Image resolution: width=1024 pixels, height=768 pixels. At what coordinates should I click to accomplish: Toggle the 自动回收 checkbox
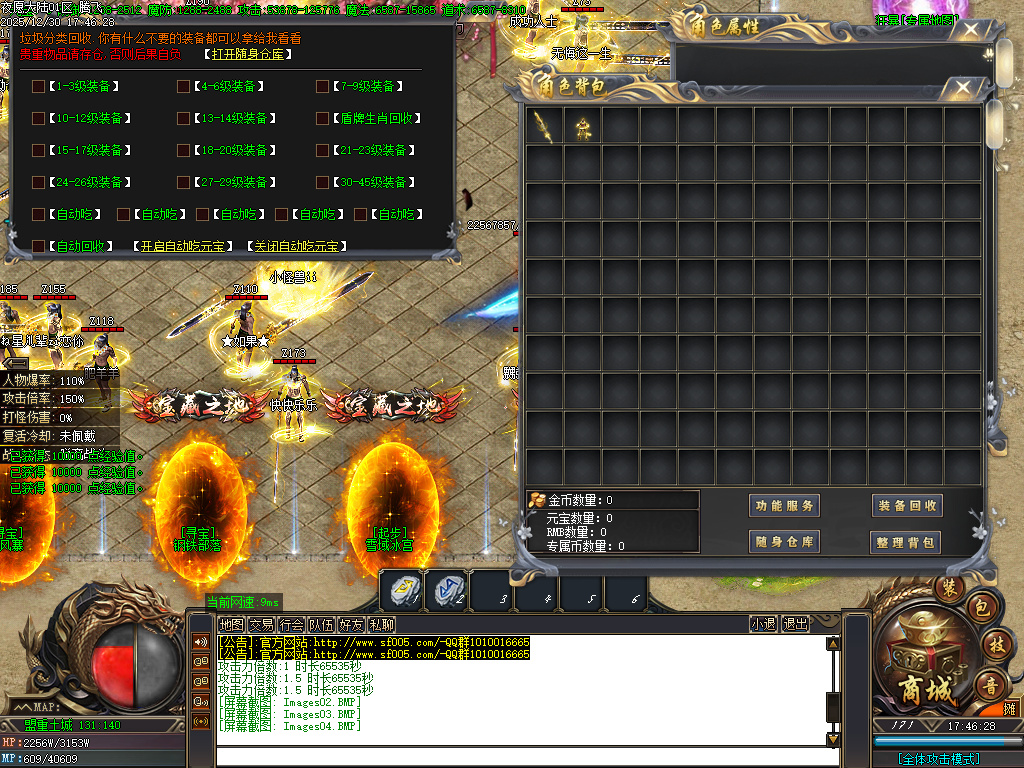38,246
